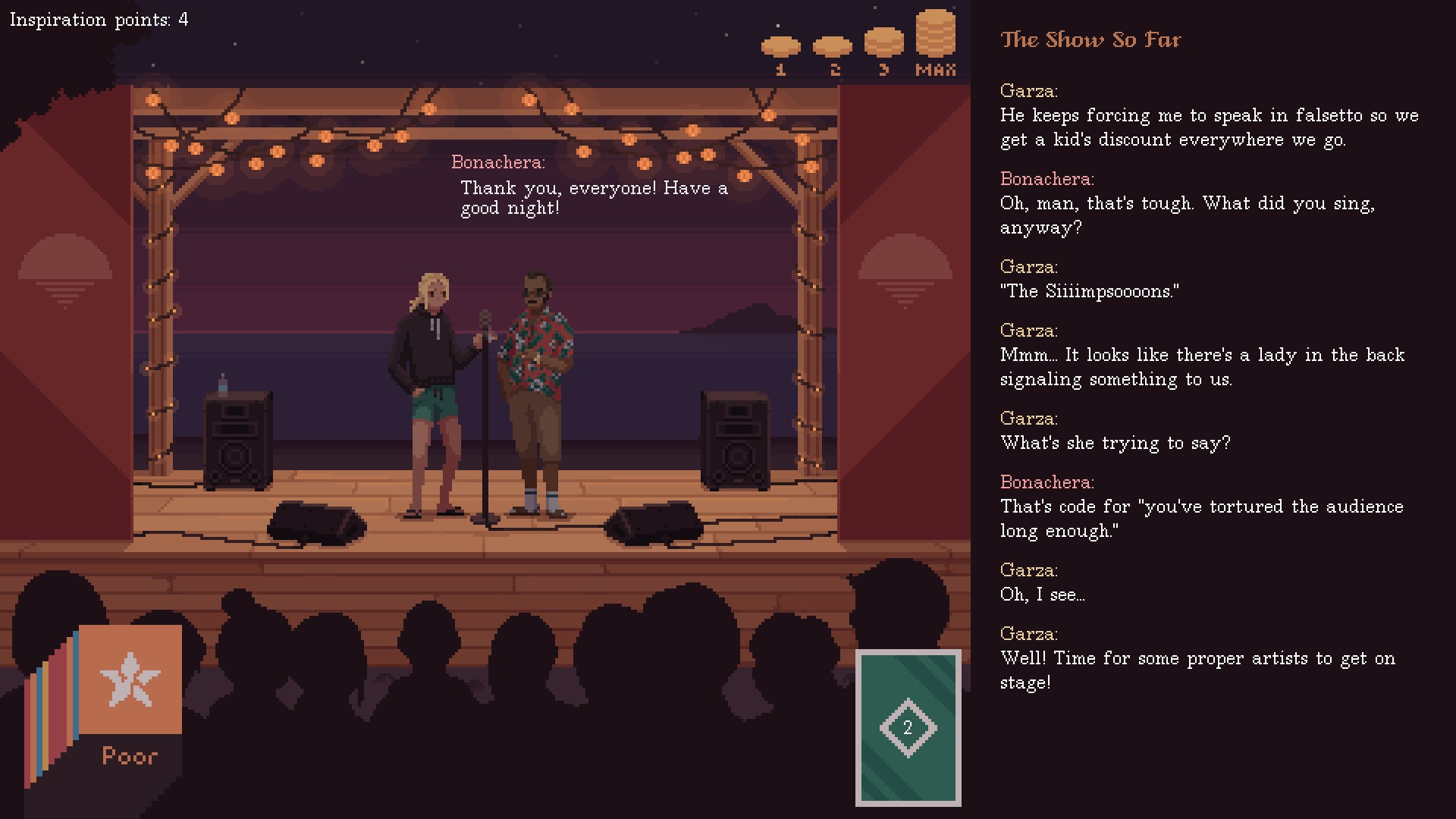
Task: Click The Show So Far panel heading
Action: click(1090, 39)
